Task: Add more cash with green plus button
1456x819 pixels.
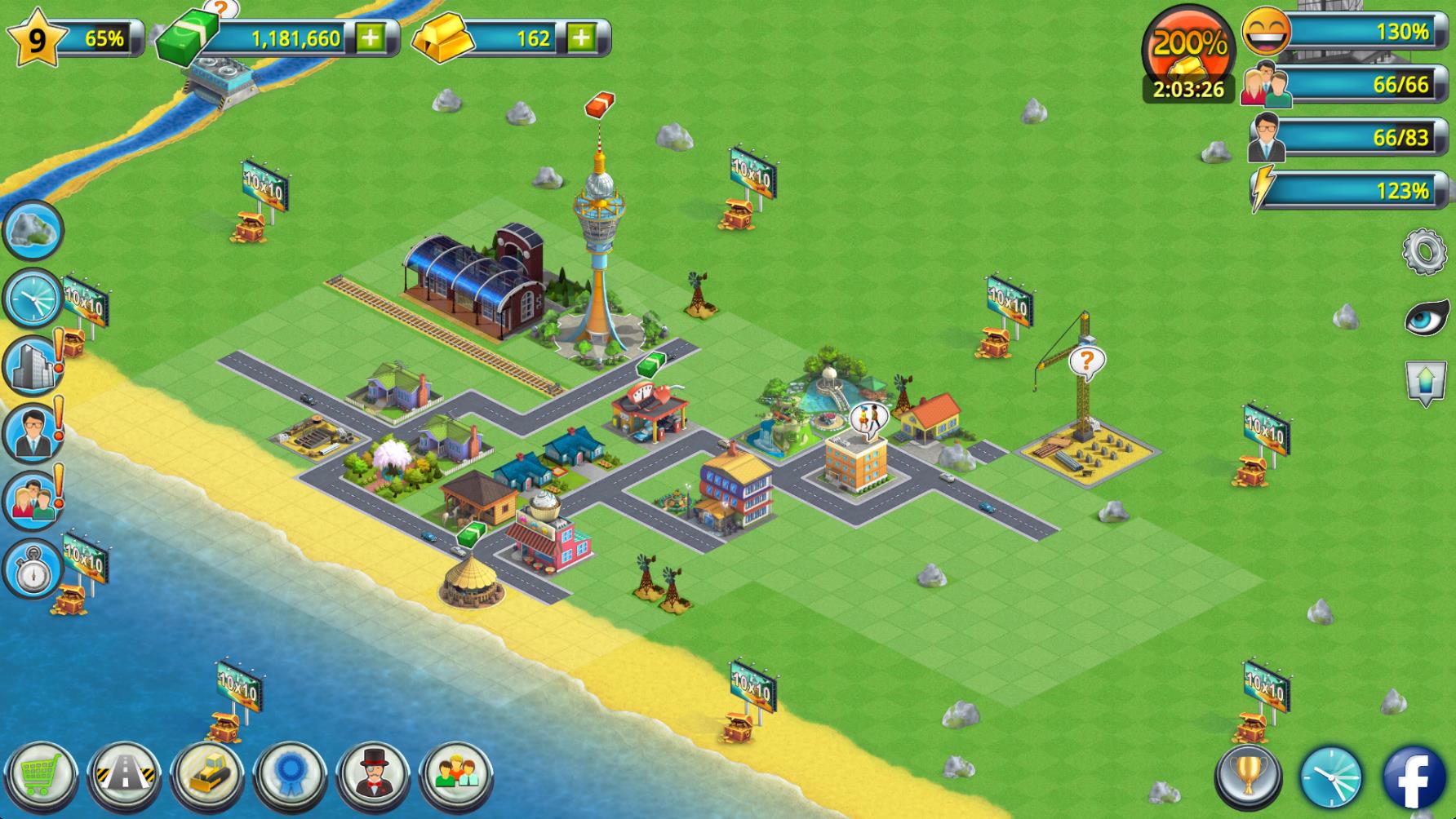Action: (370, 38)
